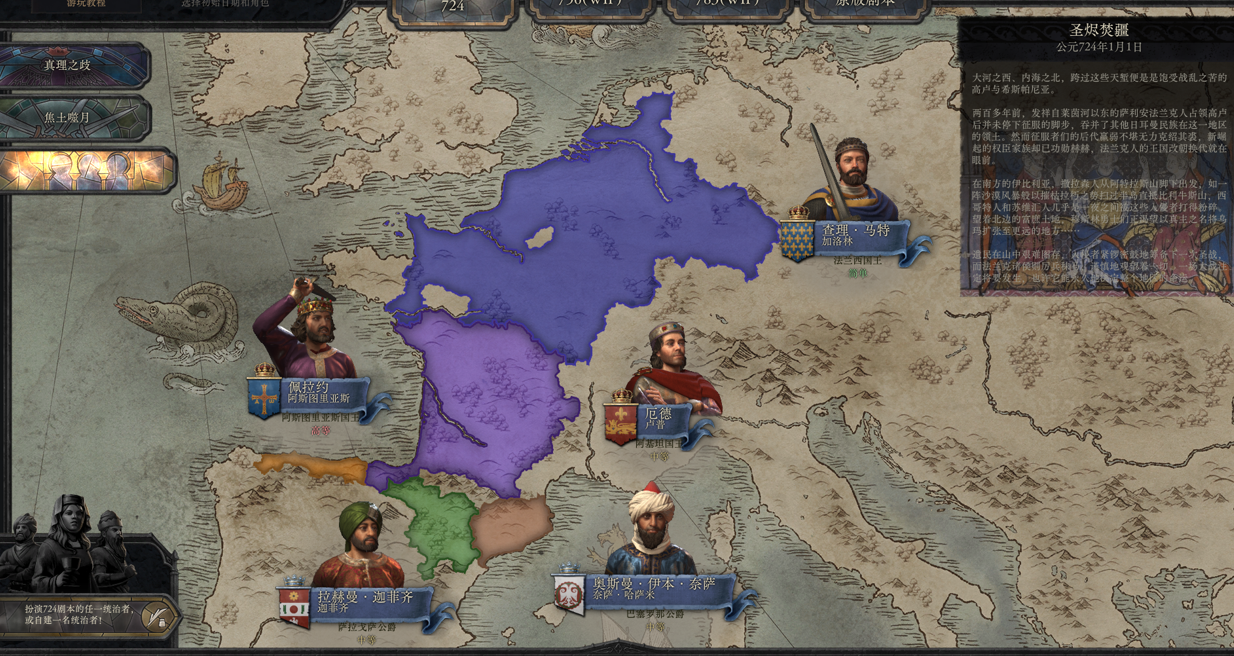Select the 真理之战 bookmark
The height and width of the screenshot is (656, 1234).
[68, 65]
